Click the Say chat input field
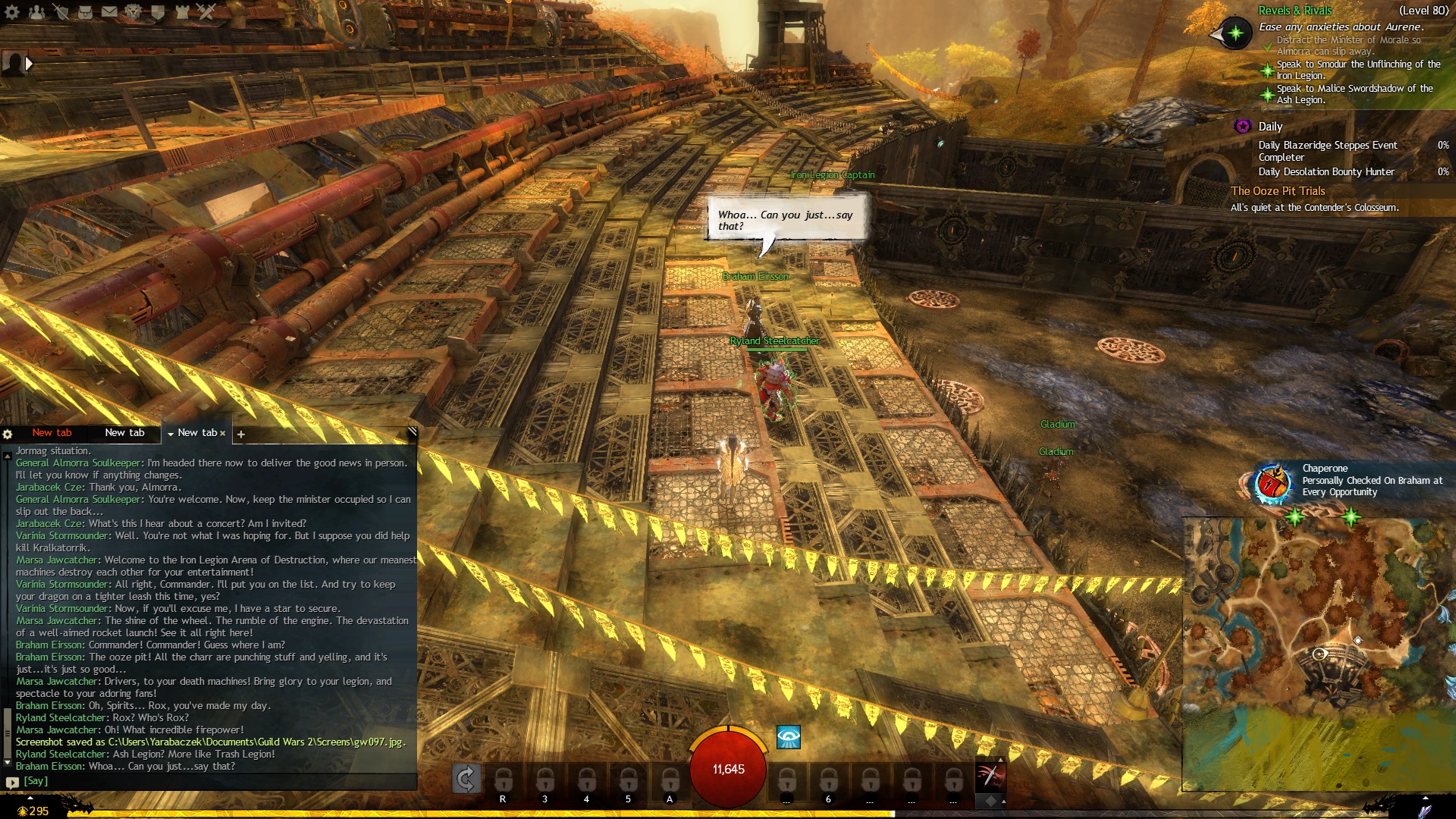 pyautogui.click(x=212, y=781)
